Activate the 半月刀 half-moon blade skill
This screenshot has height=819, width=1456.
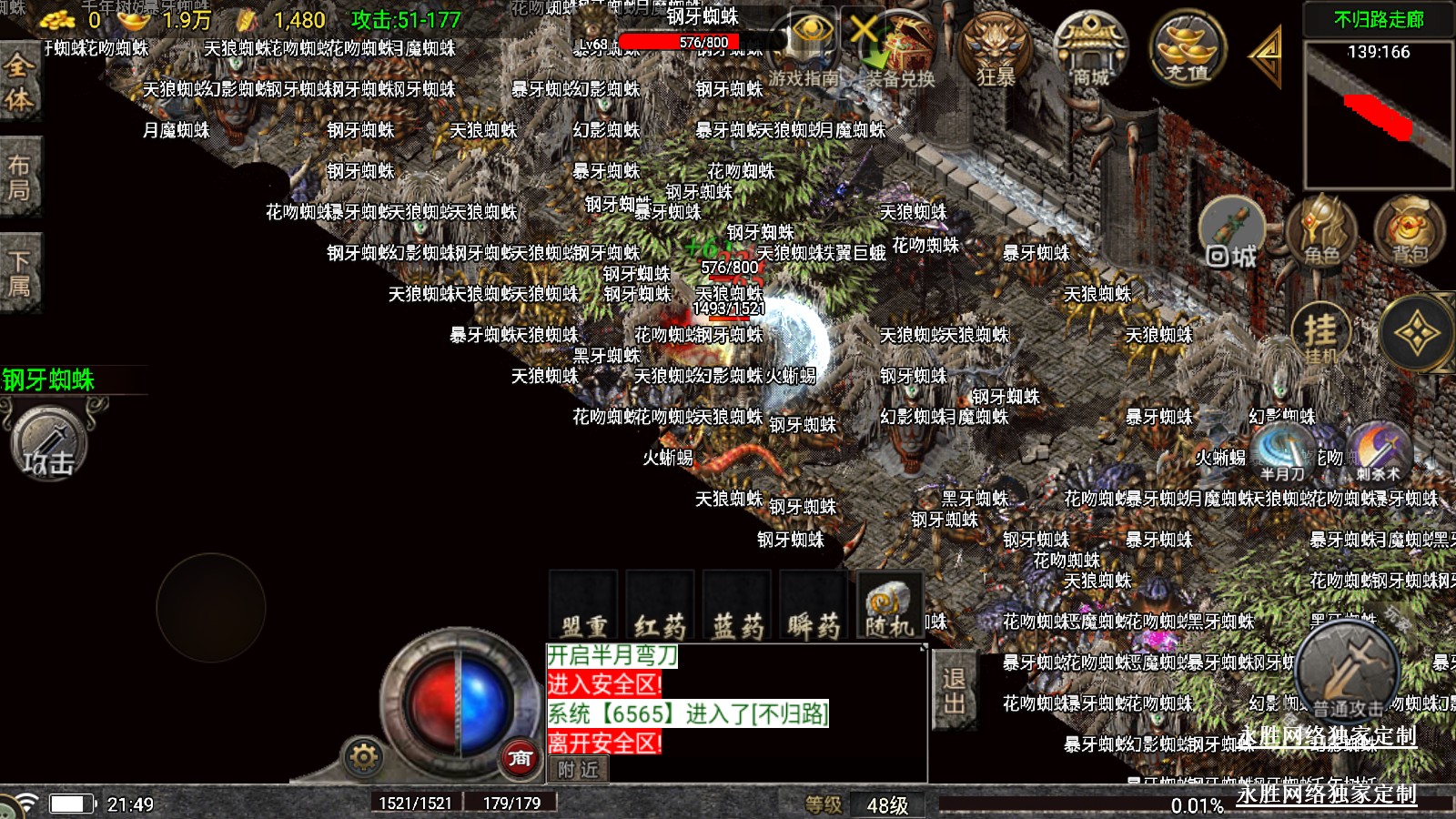(x=1282, y=452)
